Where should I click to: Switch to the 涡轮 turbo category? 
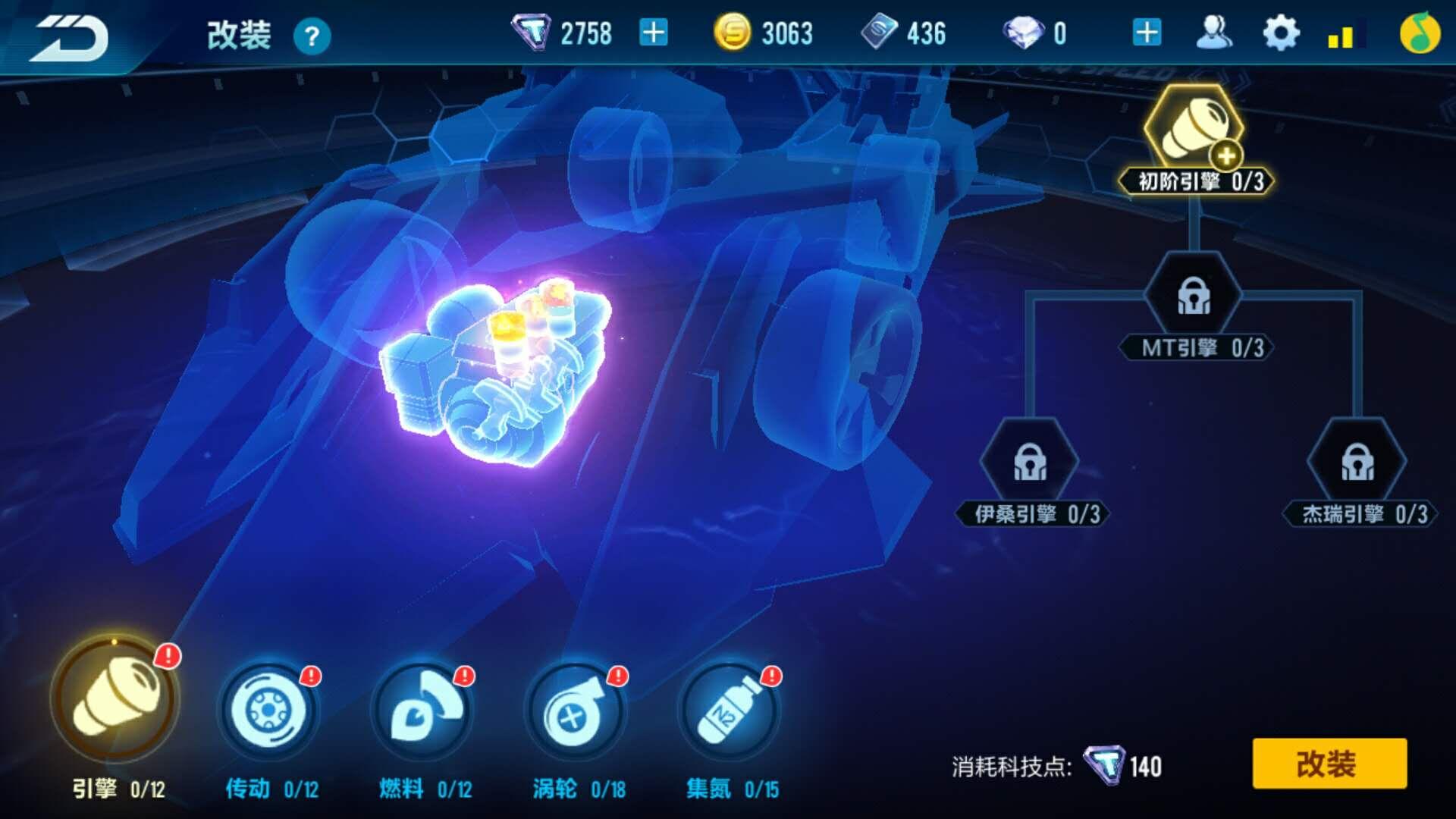point(576,711)
